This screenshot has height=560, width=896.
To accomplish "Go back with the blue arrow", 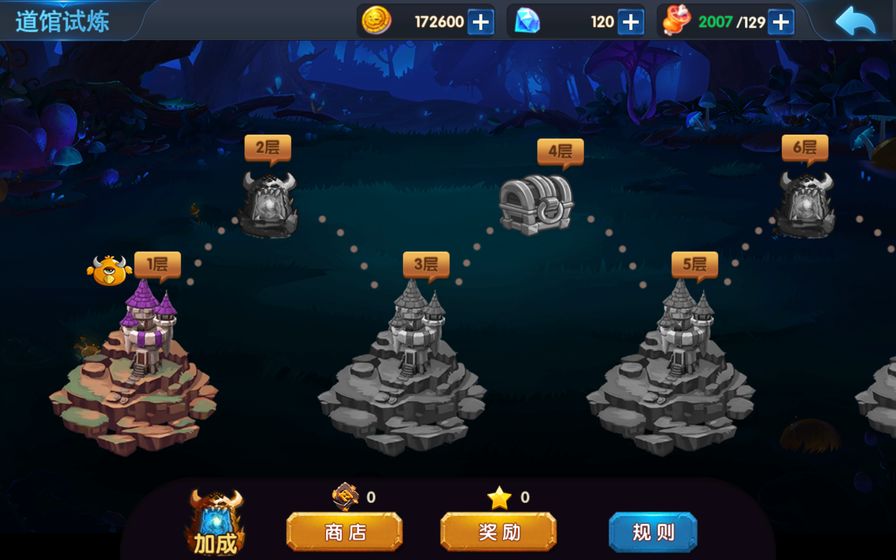I will click(855, 21).
